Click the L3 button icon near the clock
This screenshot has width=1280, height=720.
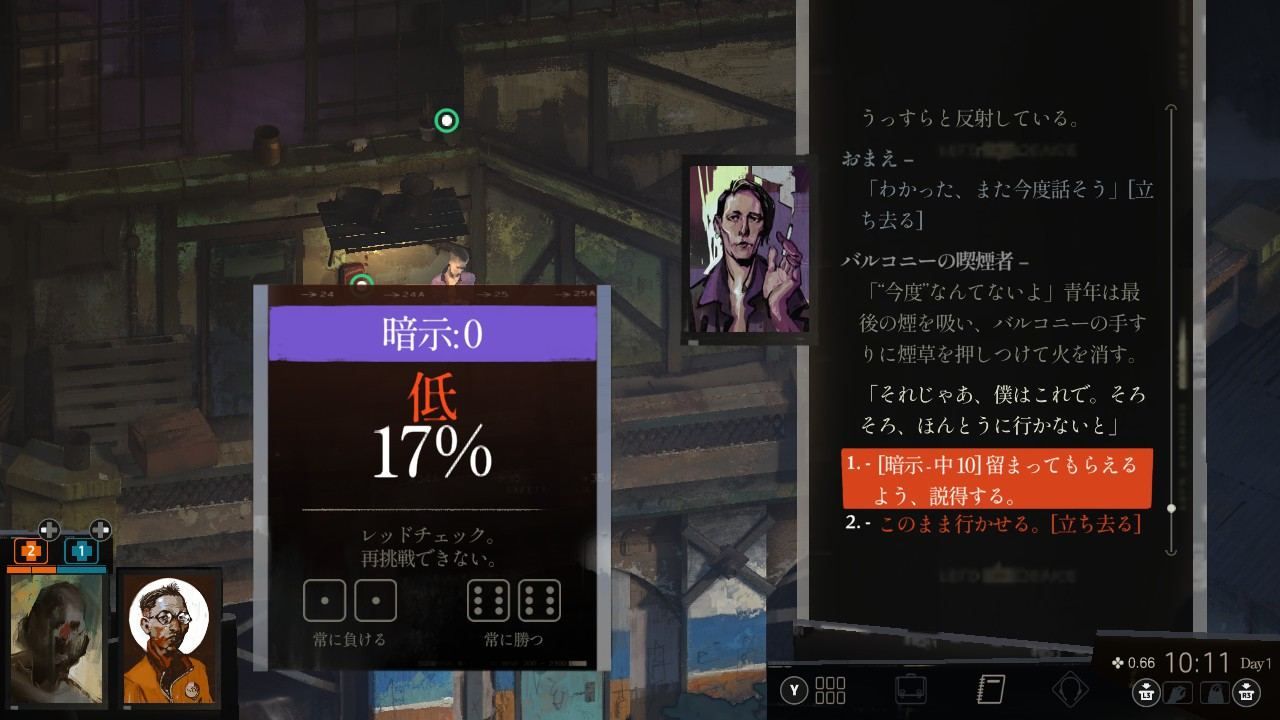[1144, 691]
